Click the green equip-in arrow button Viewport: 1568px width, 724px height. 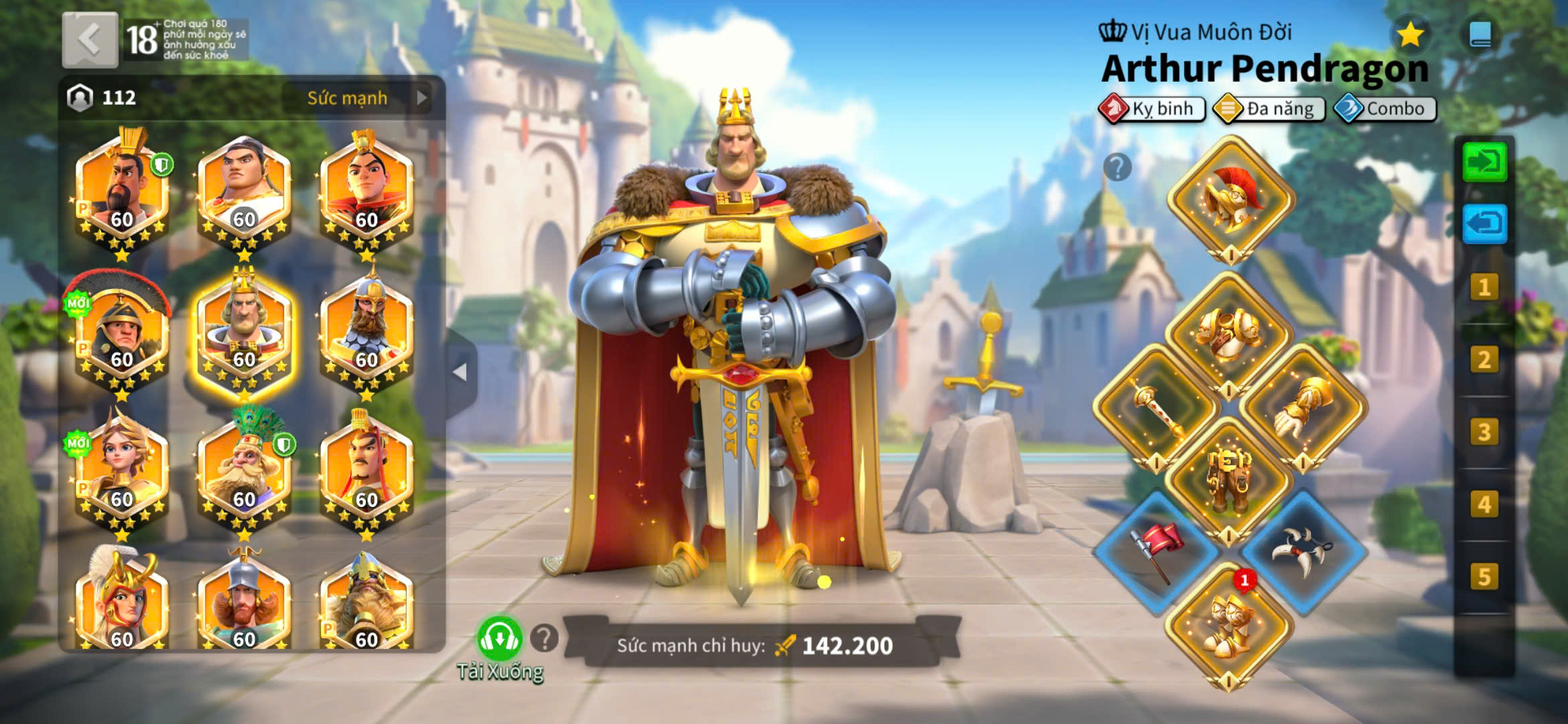[x=1484, y=162]
